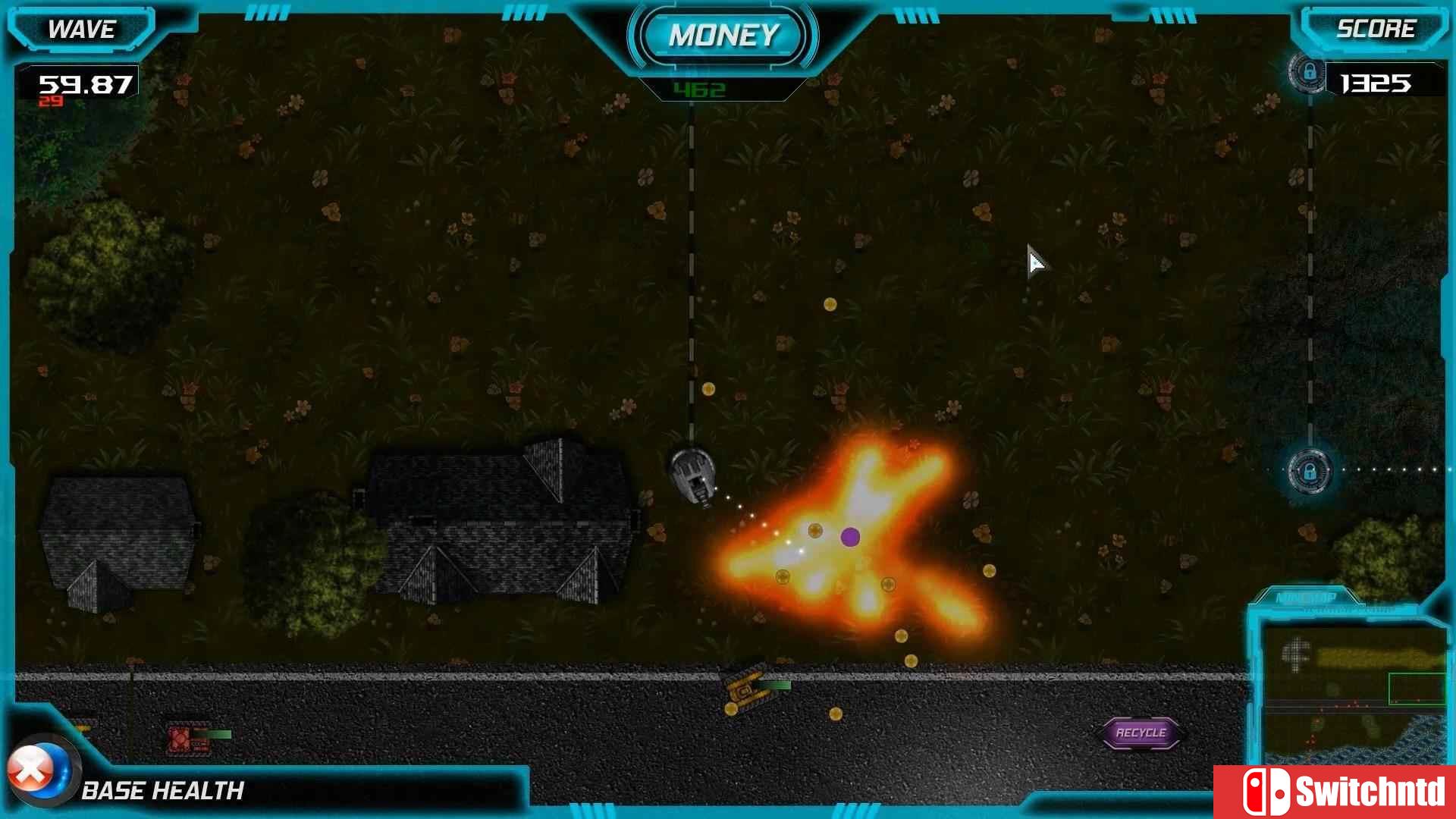Click the purple enemy dot in the blast
Screen dimensions: 1456x819
point(851,537)
